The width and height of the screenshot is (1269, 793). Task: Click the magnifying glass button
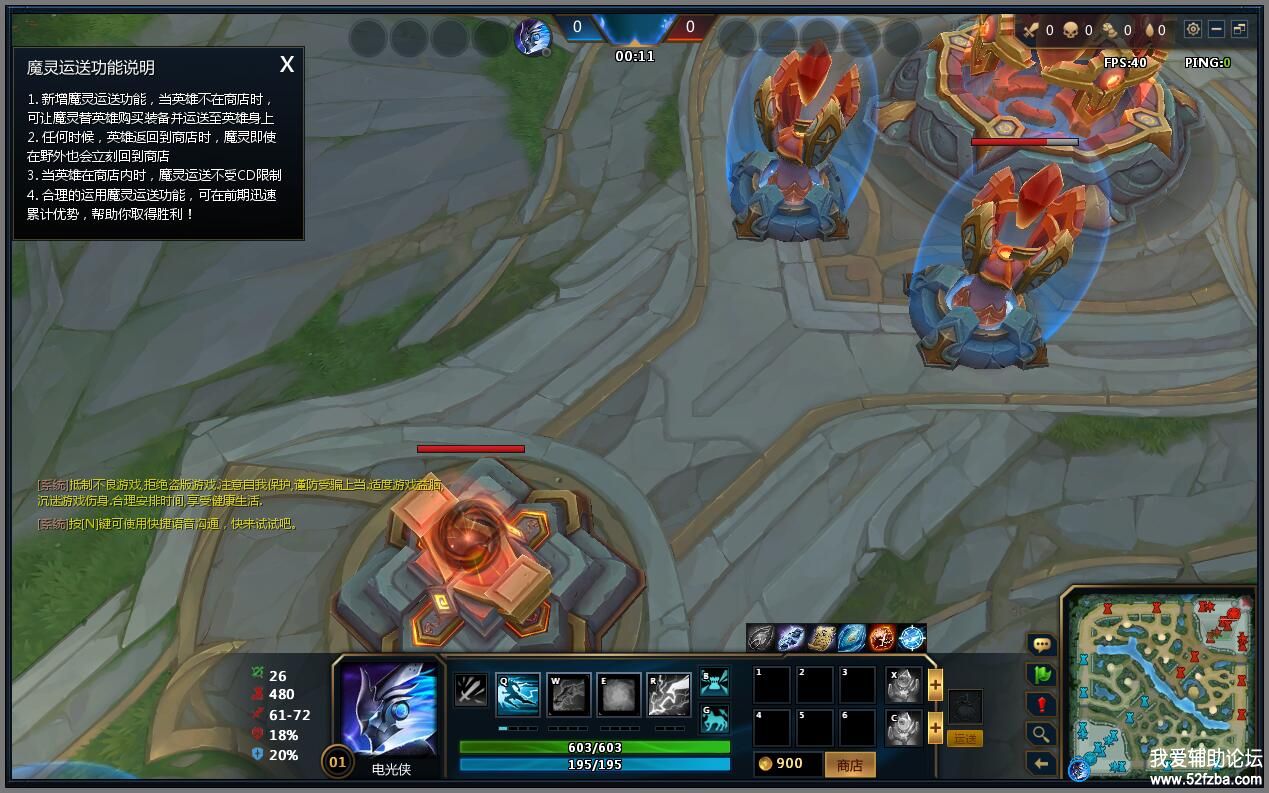1041,734
